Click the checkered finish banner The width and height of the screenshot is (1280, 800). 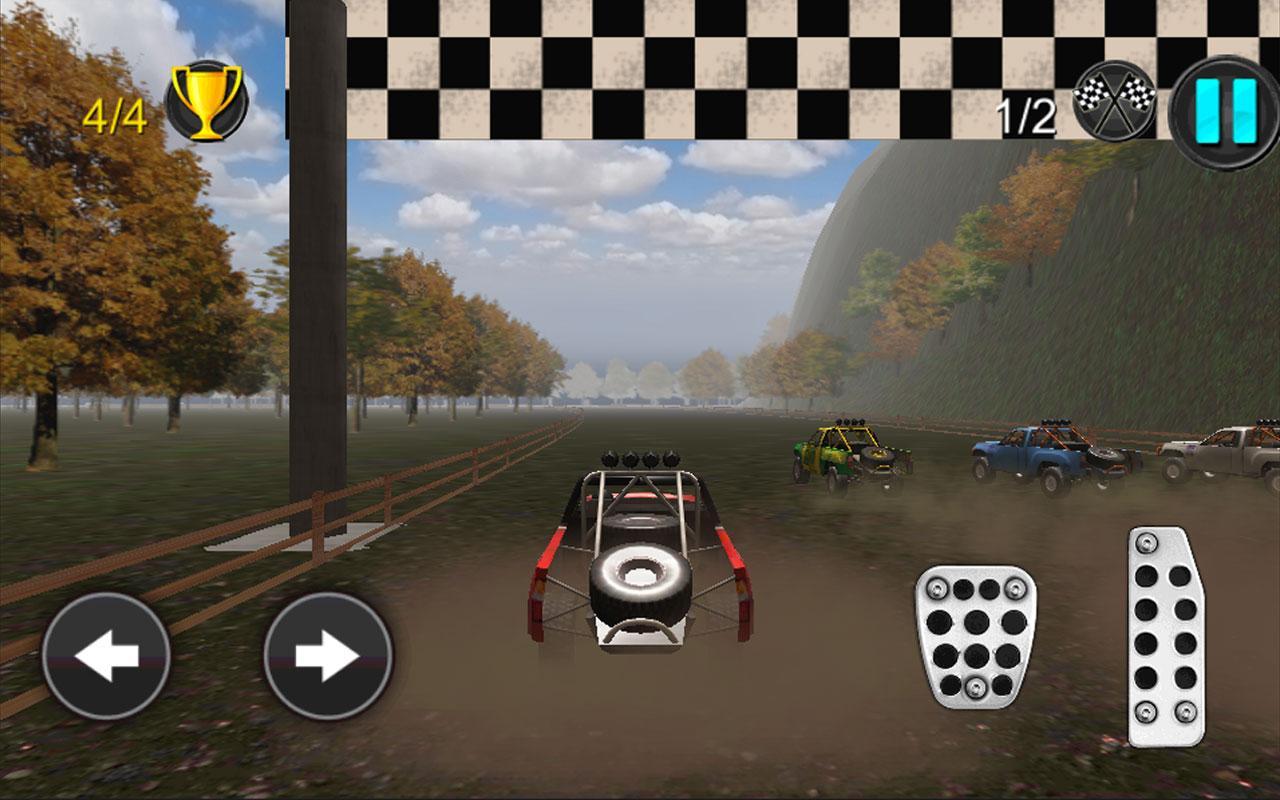point(700,65)
